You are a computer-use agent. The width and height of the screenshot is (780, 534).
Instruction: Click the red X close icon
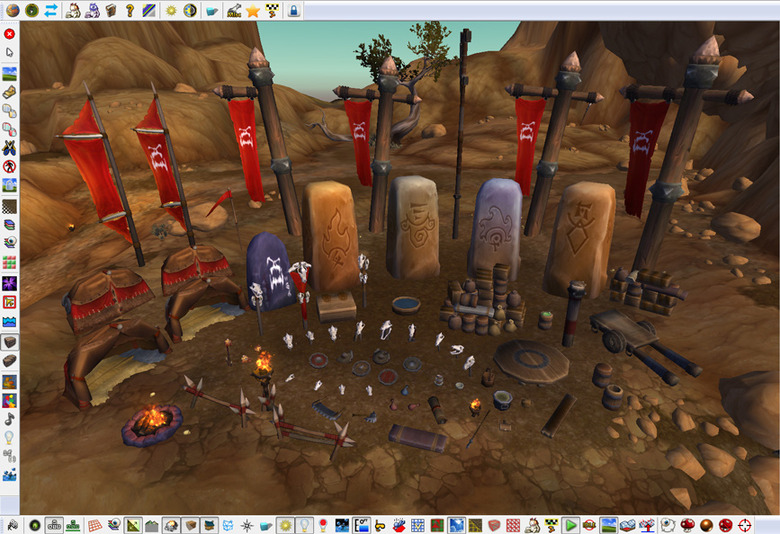[10, 33]
